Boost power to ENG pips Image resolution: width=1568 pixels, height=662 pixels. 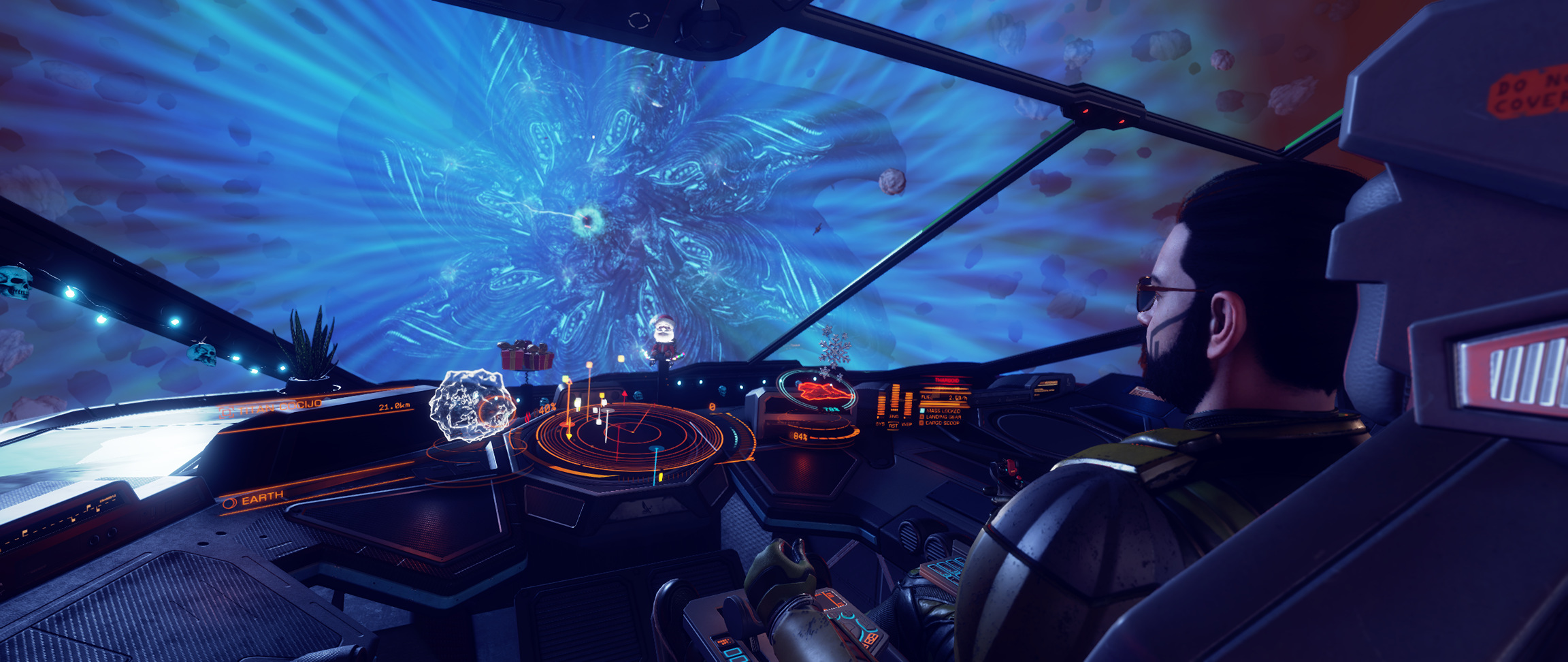(x=894, y=416)
